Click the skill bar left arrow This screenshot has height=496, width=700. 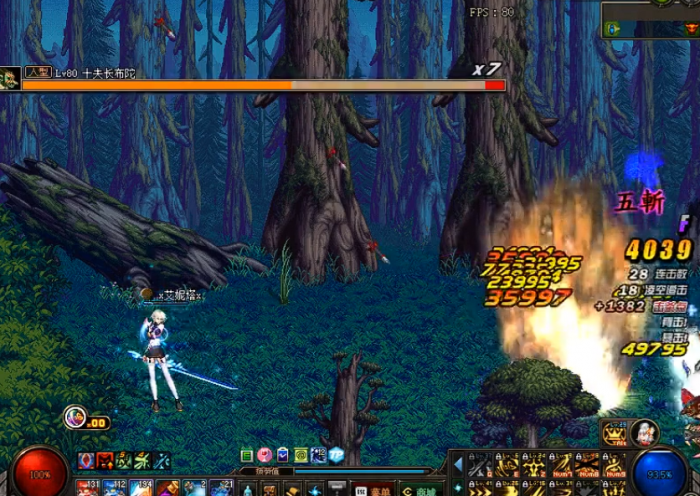point(457,466)
